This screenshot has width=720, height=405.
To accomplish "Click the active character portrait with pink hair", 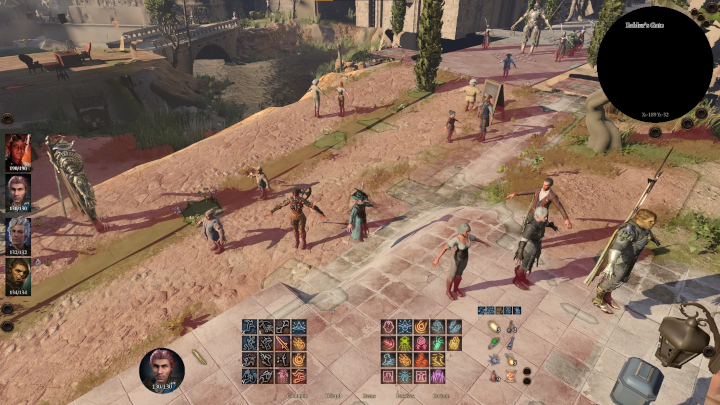I will [x=161, y=369].
